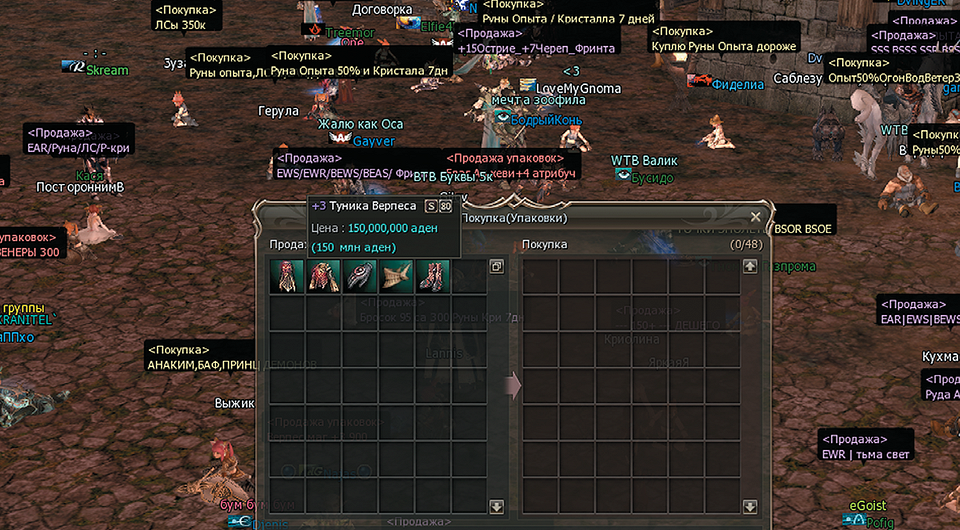Image resolution: width=960 pixels, height=530 pixels.
Task: Select the tan gloves item
Action: coord(397,277)
